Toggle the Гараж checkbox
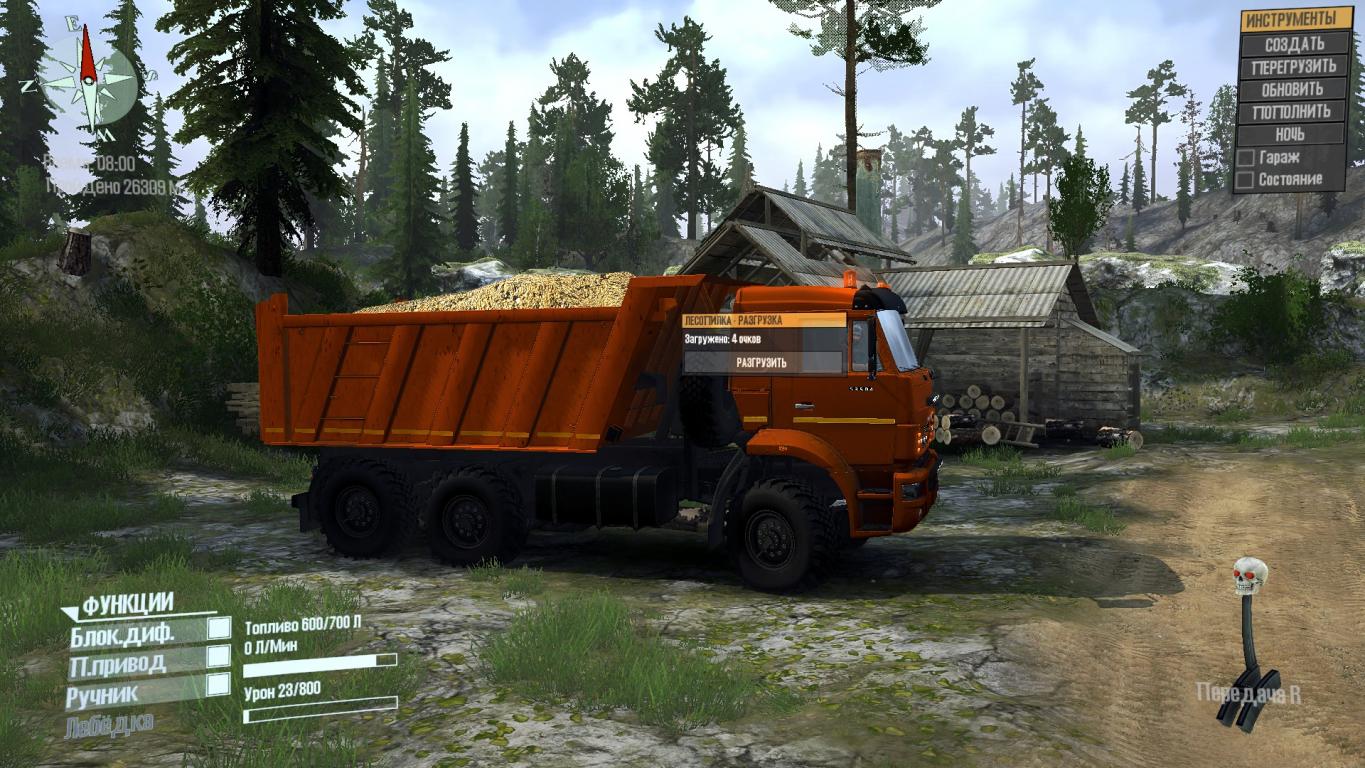Image resolution: width=1365 pixels, height=768 pixels. click(1246, 158)
